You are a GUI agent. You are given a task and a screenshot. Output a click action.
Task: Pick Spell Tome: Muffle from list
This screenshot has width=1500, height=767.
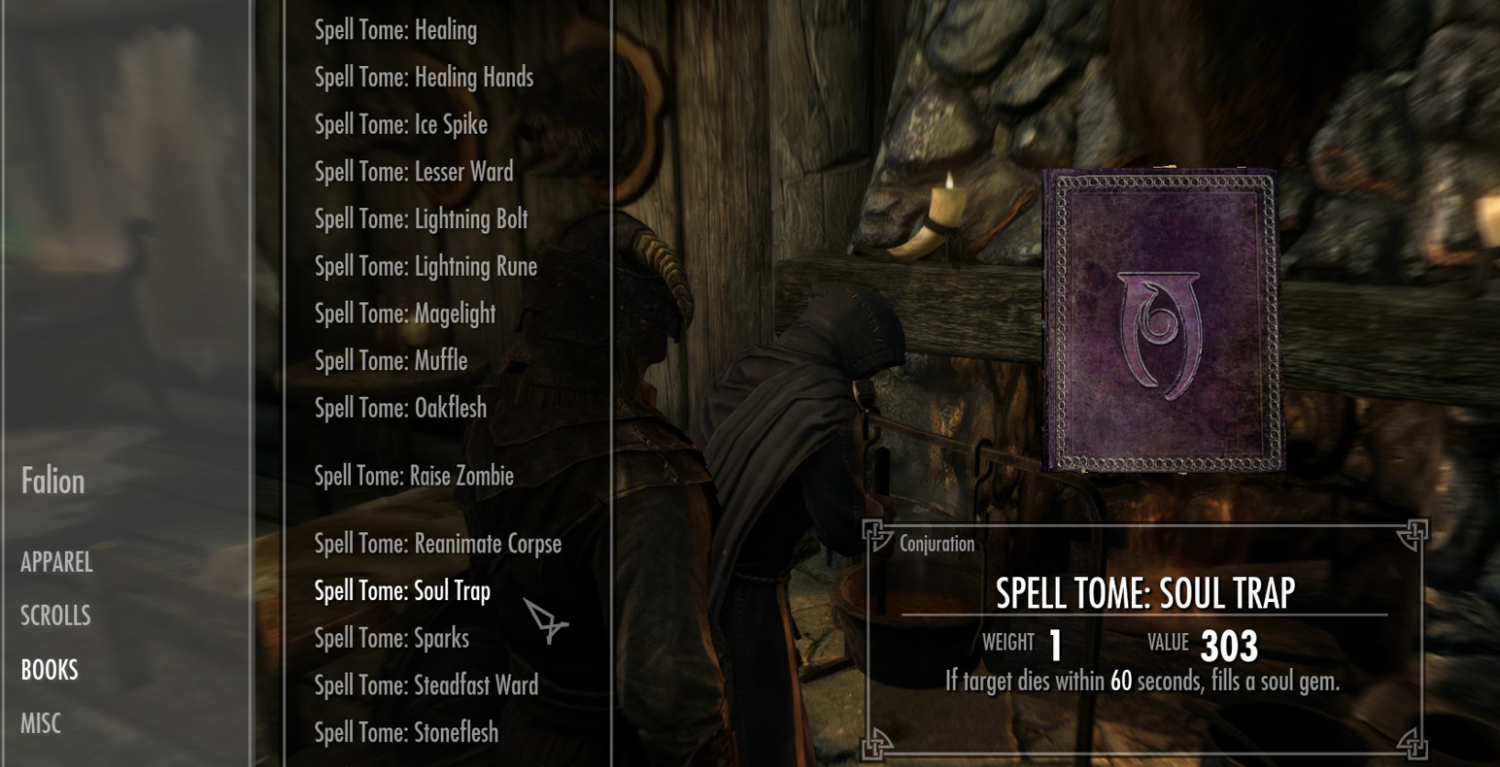click(x=391, y=361)
